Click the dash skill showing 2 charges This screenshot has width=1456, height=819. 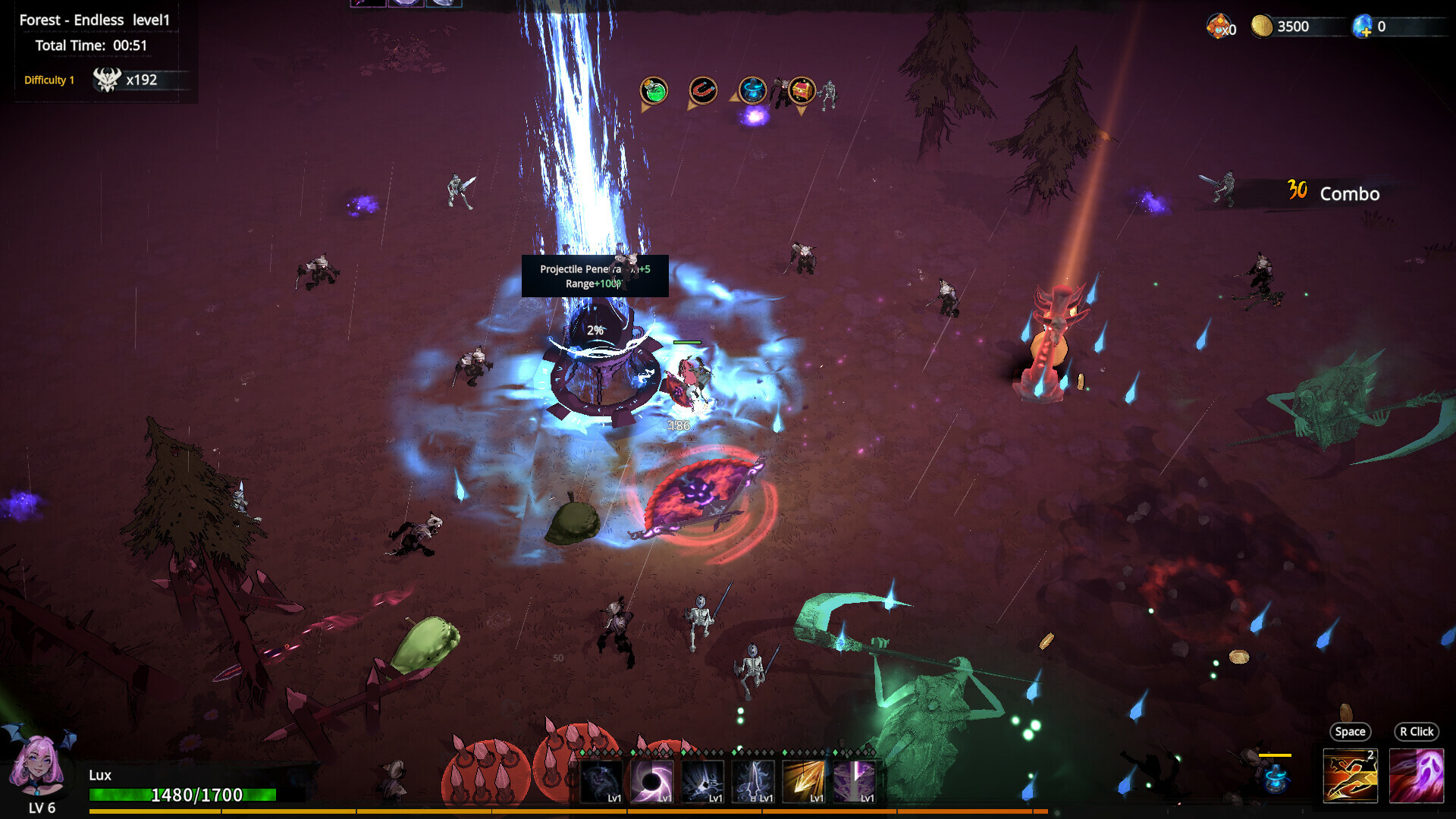1351,775
